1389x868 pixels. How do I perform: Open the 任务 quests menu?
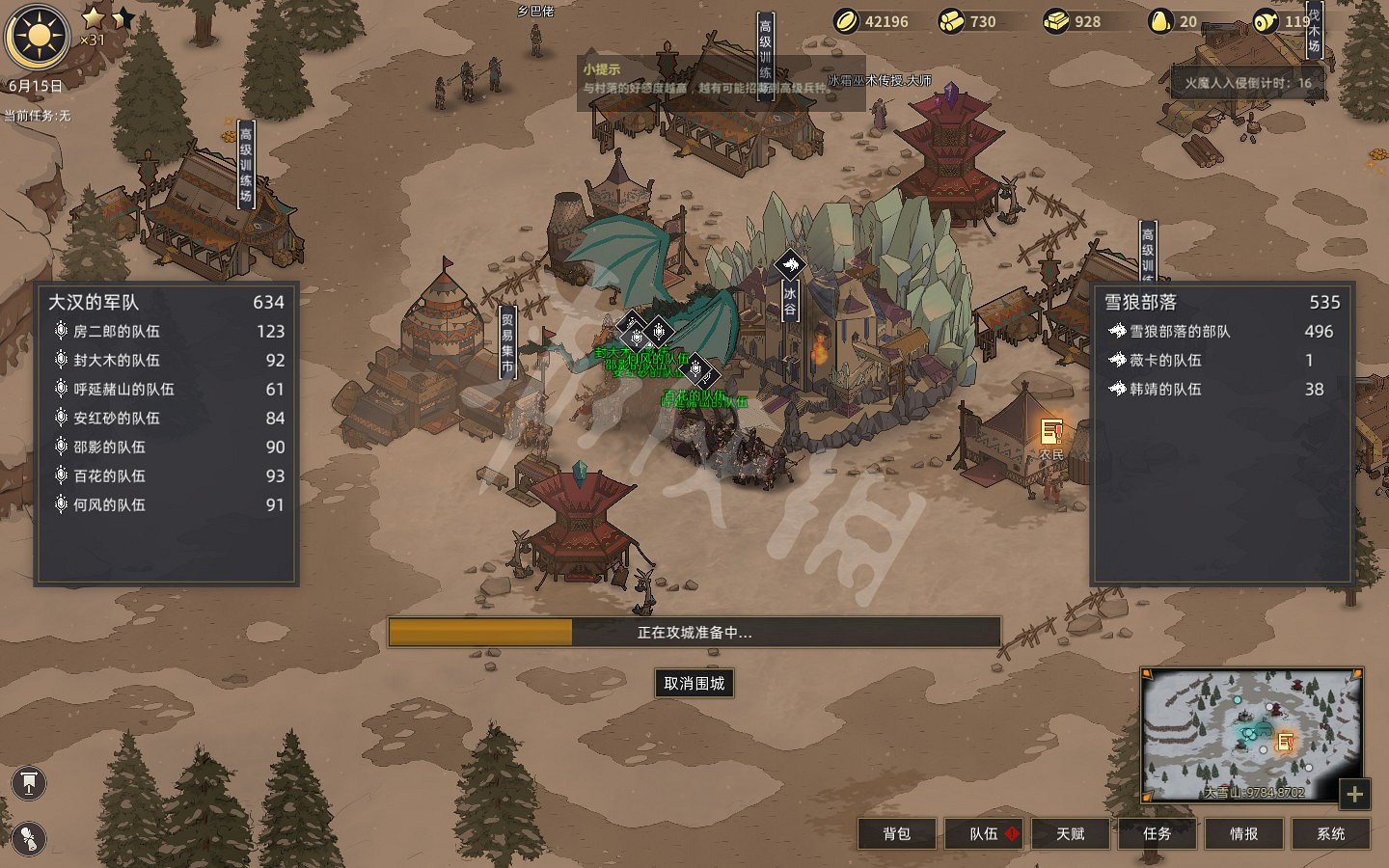tap(1157, 833)
